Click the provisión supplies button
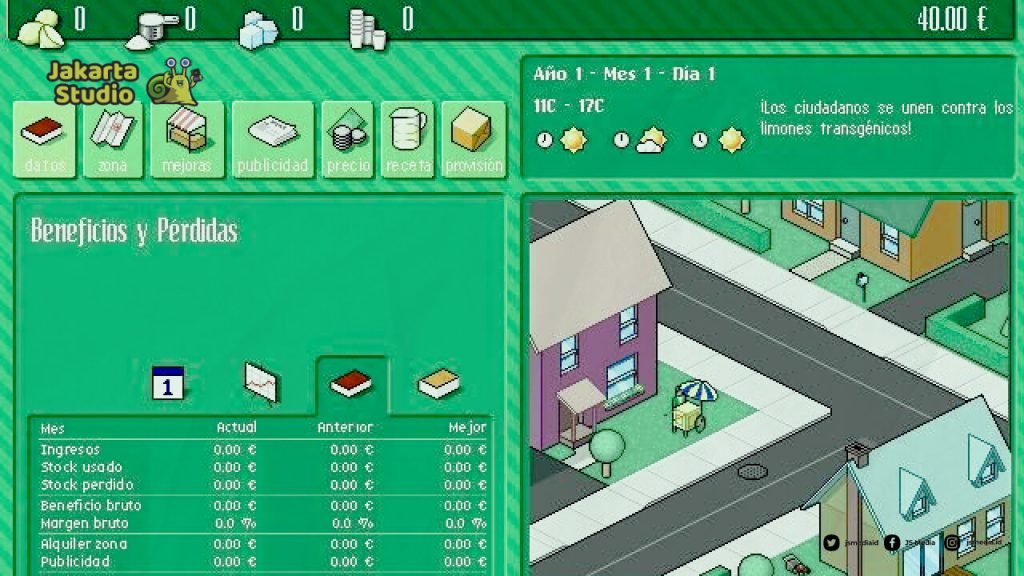Viewport: 1024px width, 576px height. click(x=473, y=140)
